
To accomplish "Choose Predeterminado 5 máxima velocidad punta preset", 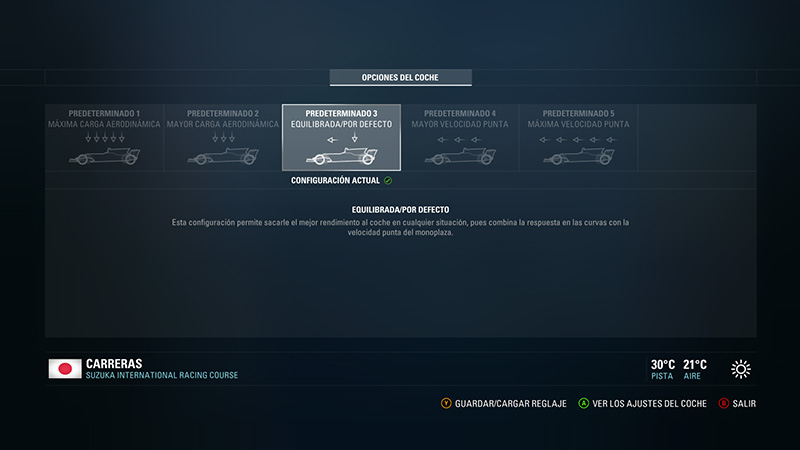I will tap(578, 137).
